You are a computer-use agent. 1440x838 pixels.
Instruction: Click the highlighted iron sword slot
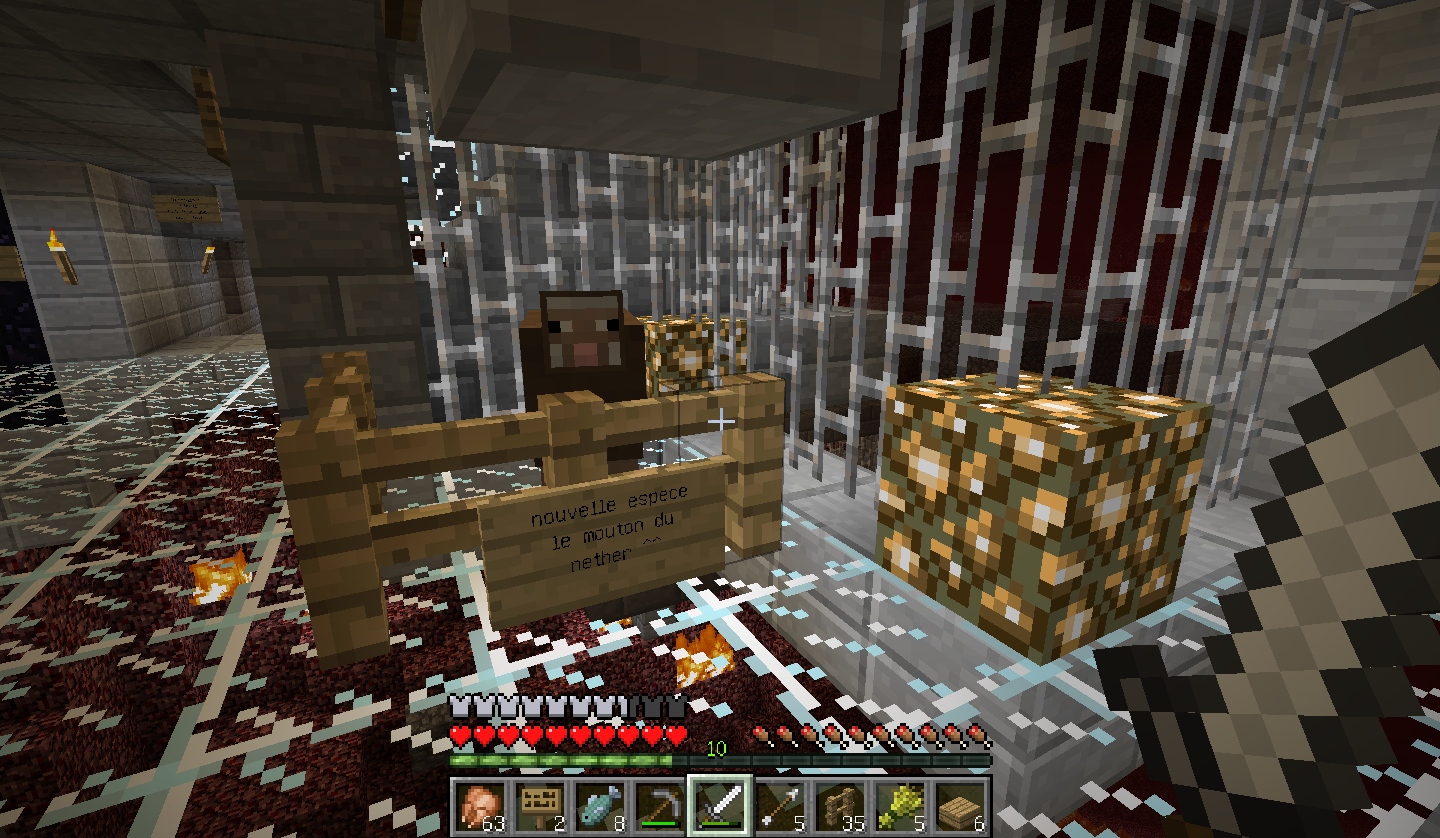tap(719, 805)
